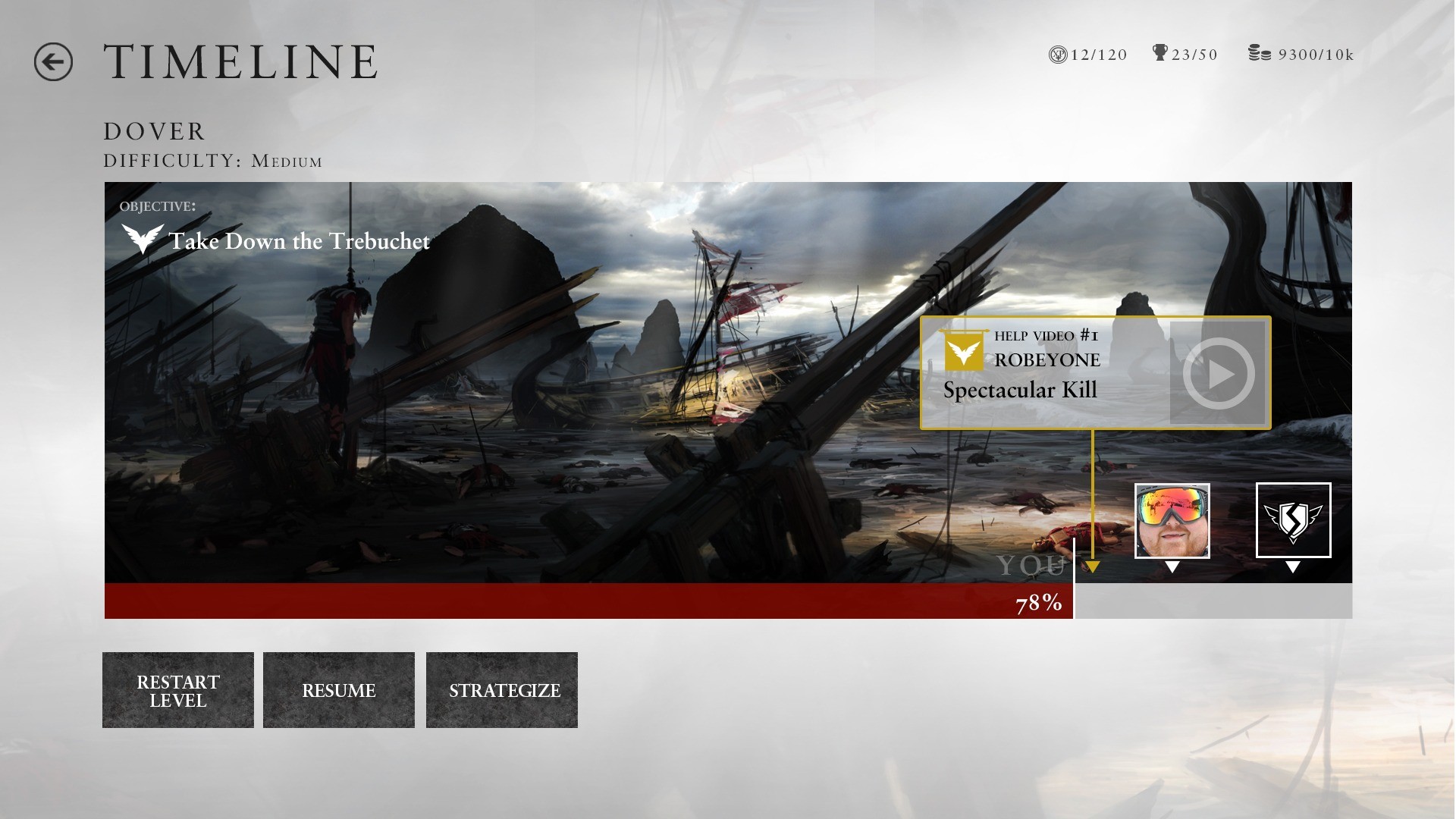Play the Spectacular Kill help video
This screenshot has width=1456, height=819.
point(1219,372)
